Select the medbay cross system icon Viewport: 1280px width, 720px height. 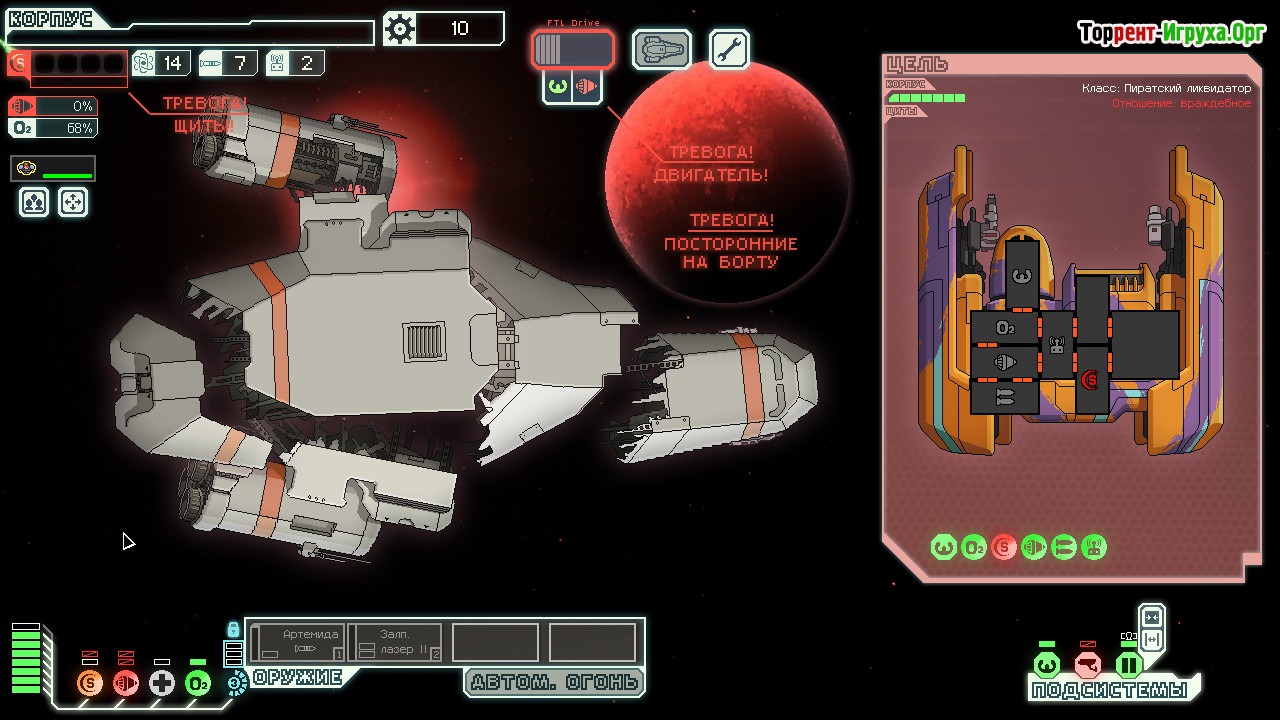(x=162, y=683)
